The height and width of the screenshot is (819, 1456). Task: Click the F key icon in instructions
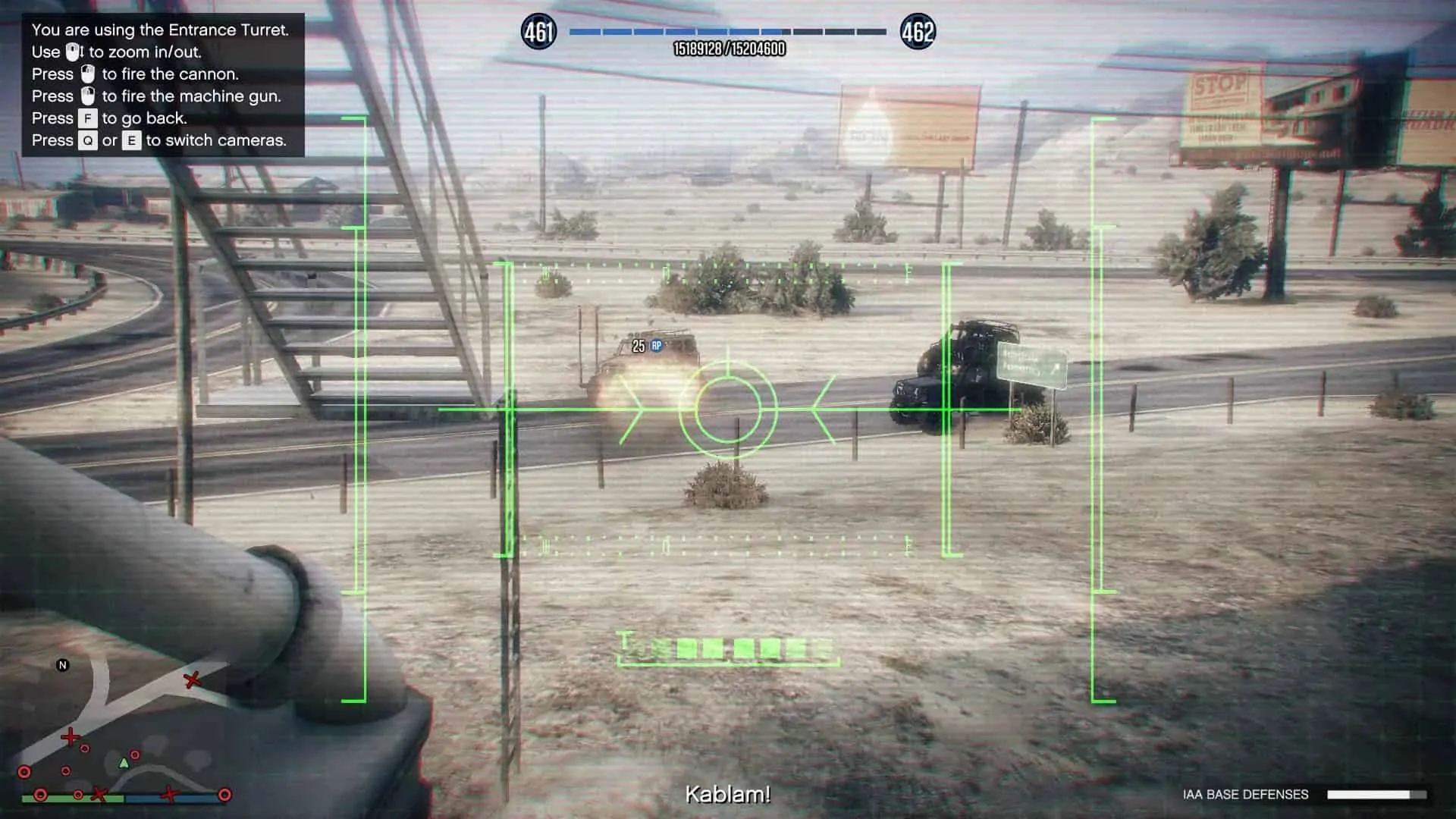click(x=88, y=118)
